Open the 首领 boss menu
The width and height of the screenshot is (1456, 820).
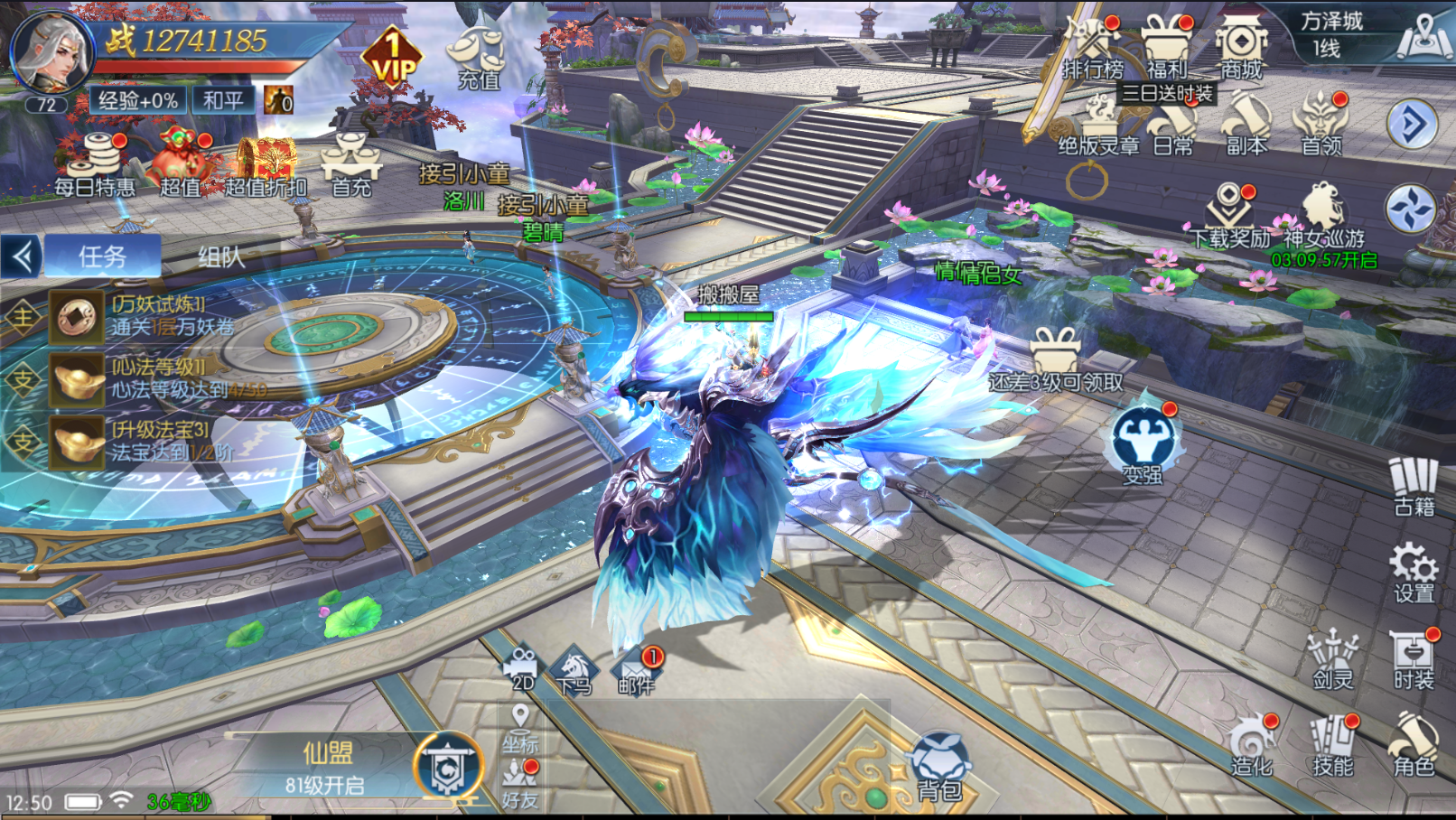(x=1321, y=125)
